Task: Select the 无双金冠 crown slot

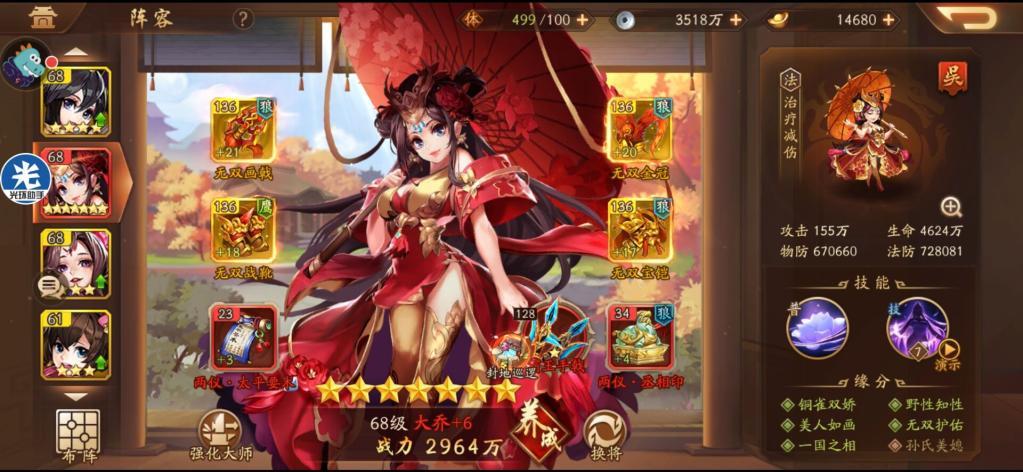Action: pyautogui.click(x=640, y=130)
